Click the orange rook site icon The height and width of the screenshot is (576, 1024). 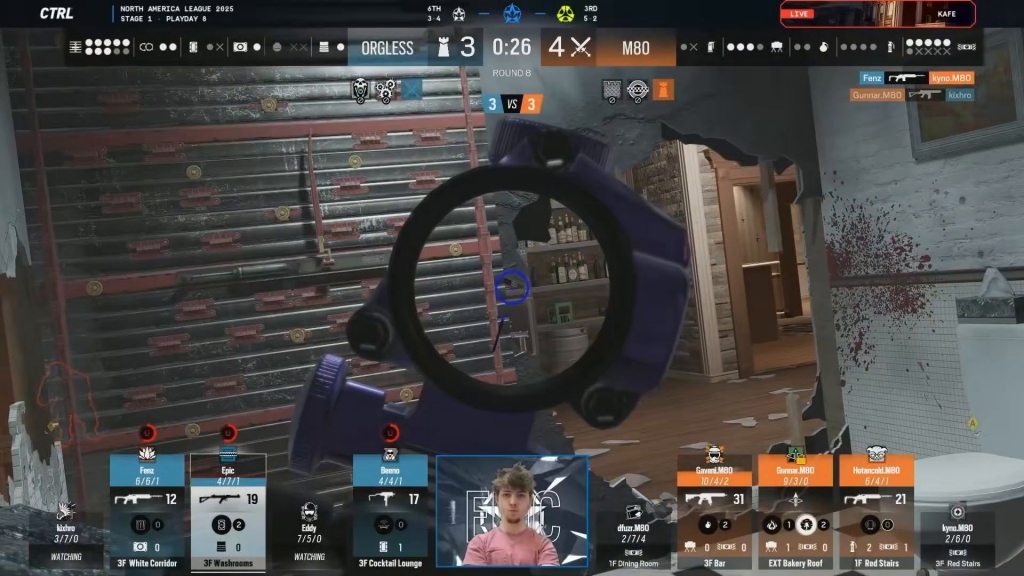[x=663, y=90]
